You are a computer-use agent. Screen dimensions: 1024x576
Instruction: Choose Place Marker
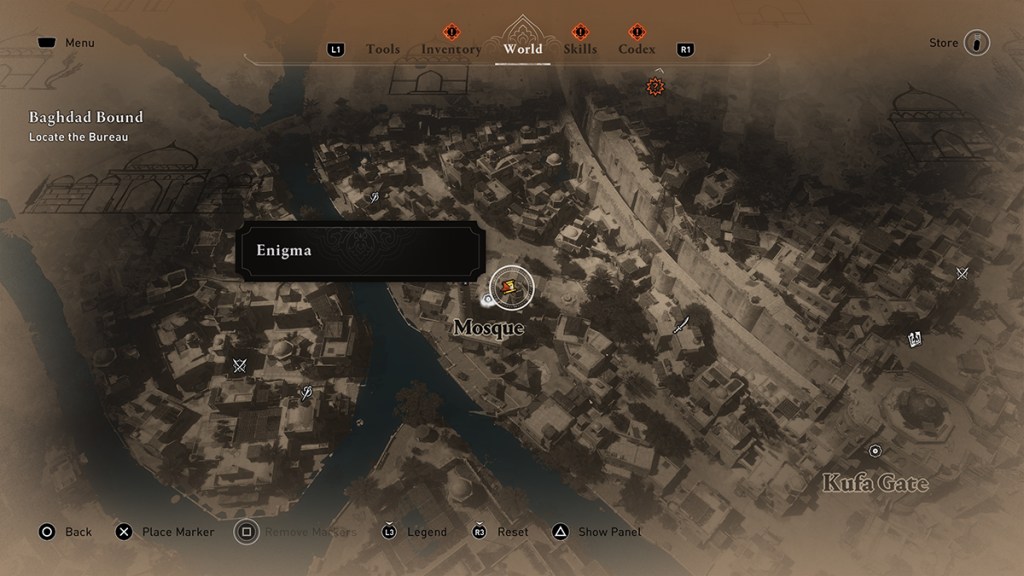tap(165, 532)
